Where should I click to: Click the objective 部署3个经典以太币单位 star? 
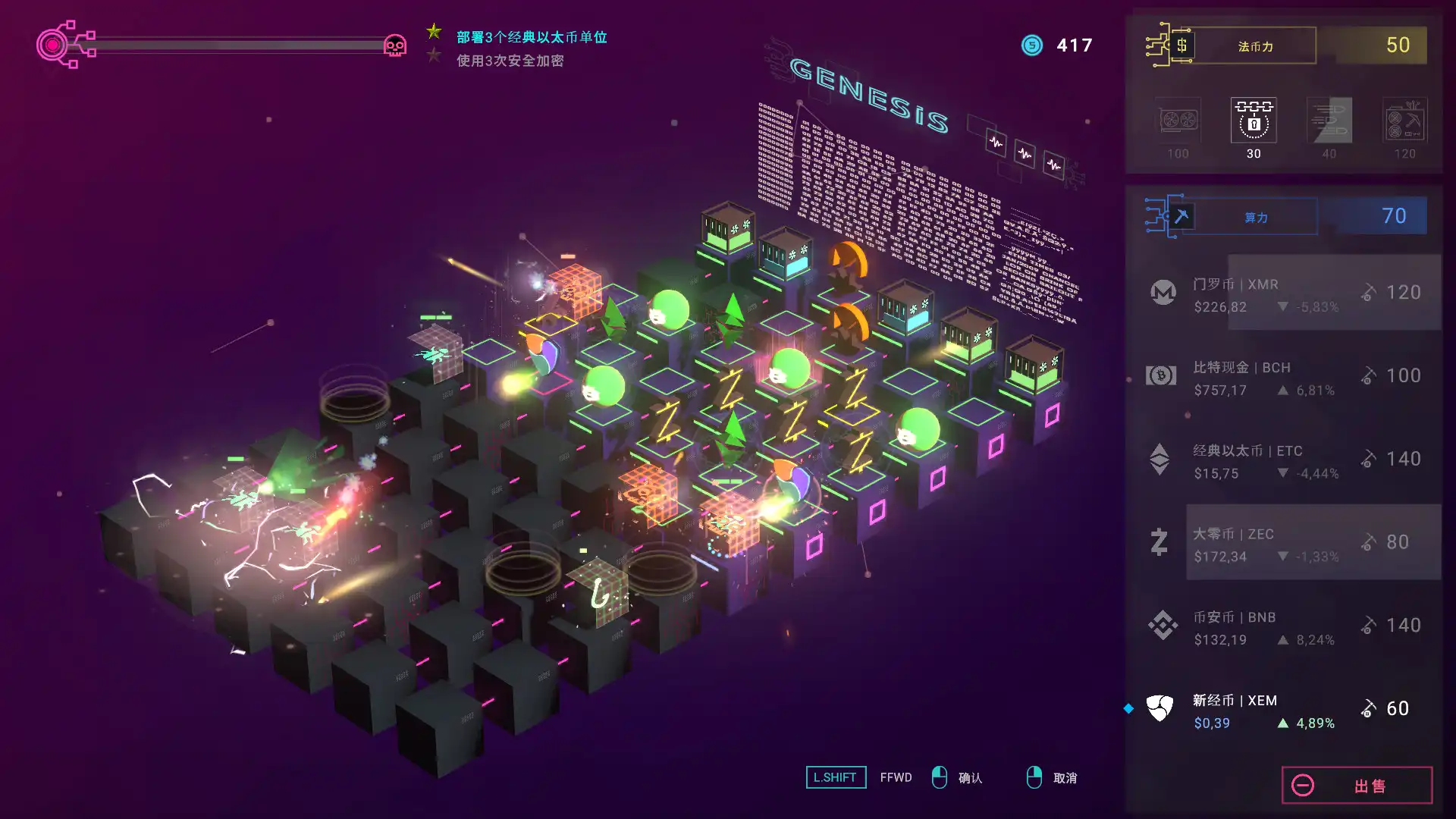(433, 33)
